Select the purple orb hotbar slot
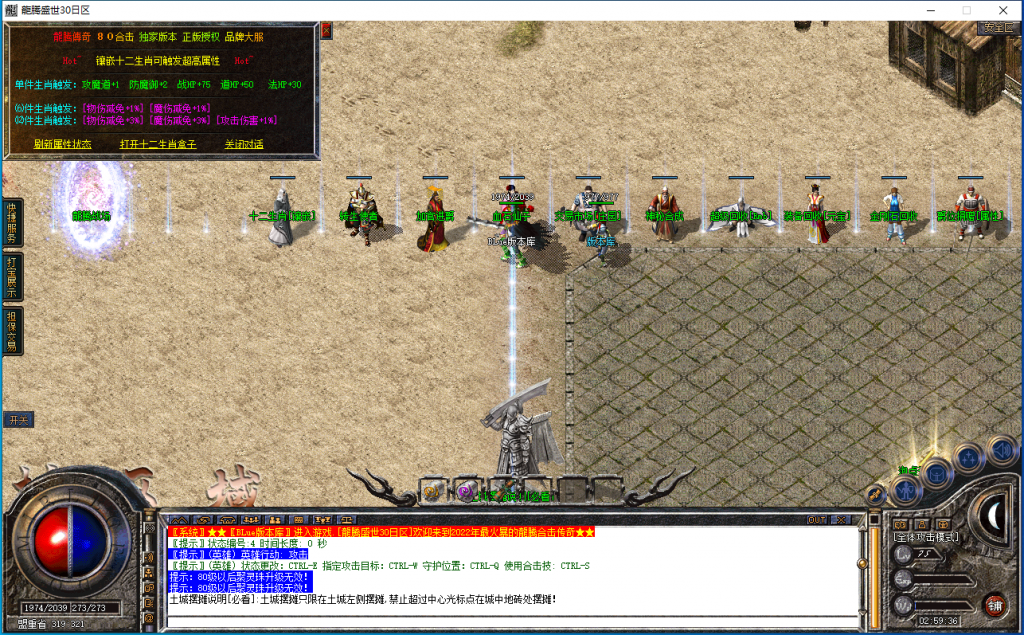 tap(465, 491)
